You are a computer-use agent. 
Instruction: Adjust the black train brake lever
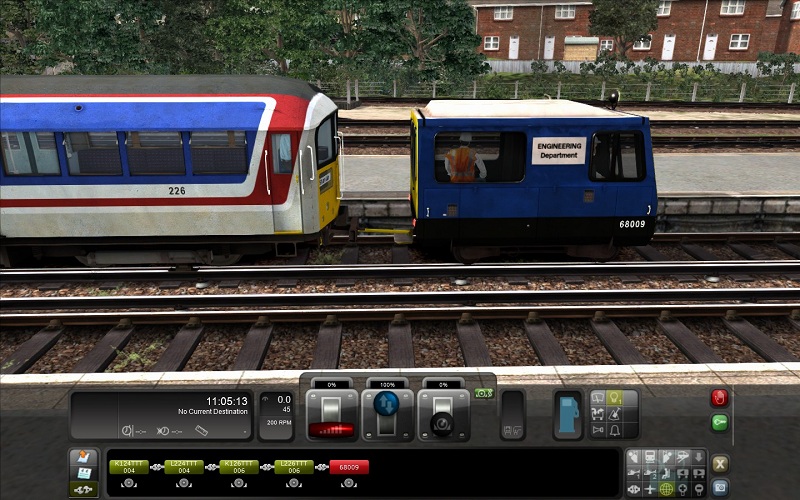click(x=441, y=415)
